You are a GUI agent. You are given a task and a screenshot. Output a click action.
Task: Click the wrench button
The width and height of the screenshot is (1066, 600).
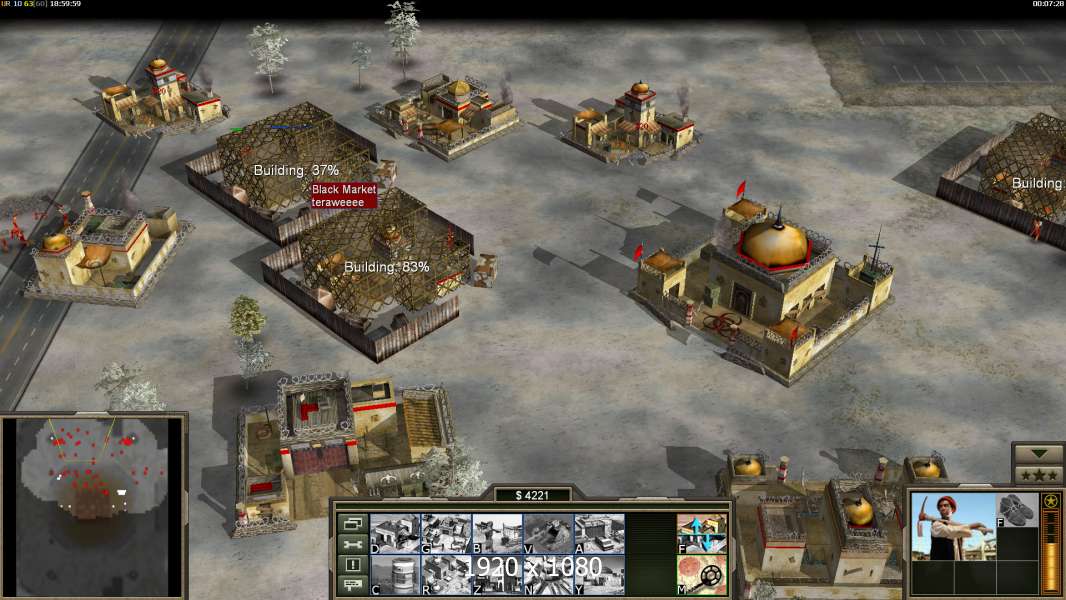[x=351, y=544]
